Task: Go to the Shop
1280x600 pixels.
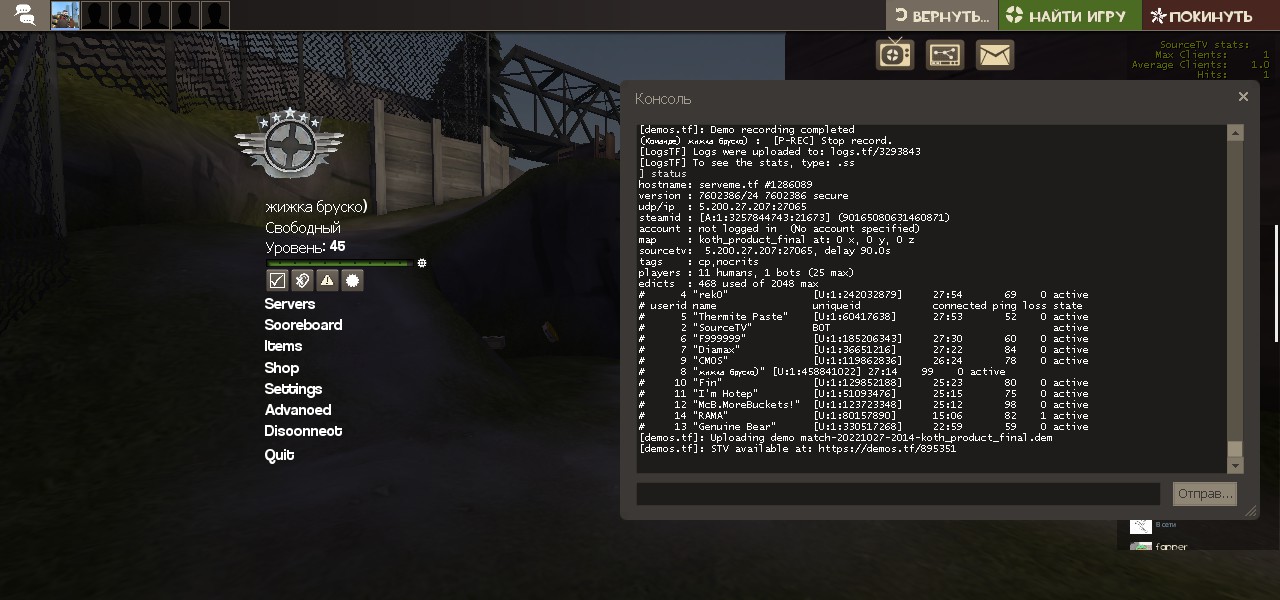Action: click(x=281, y=368)
